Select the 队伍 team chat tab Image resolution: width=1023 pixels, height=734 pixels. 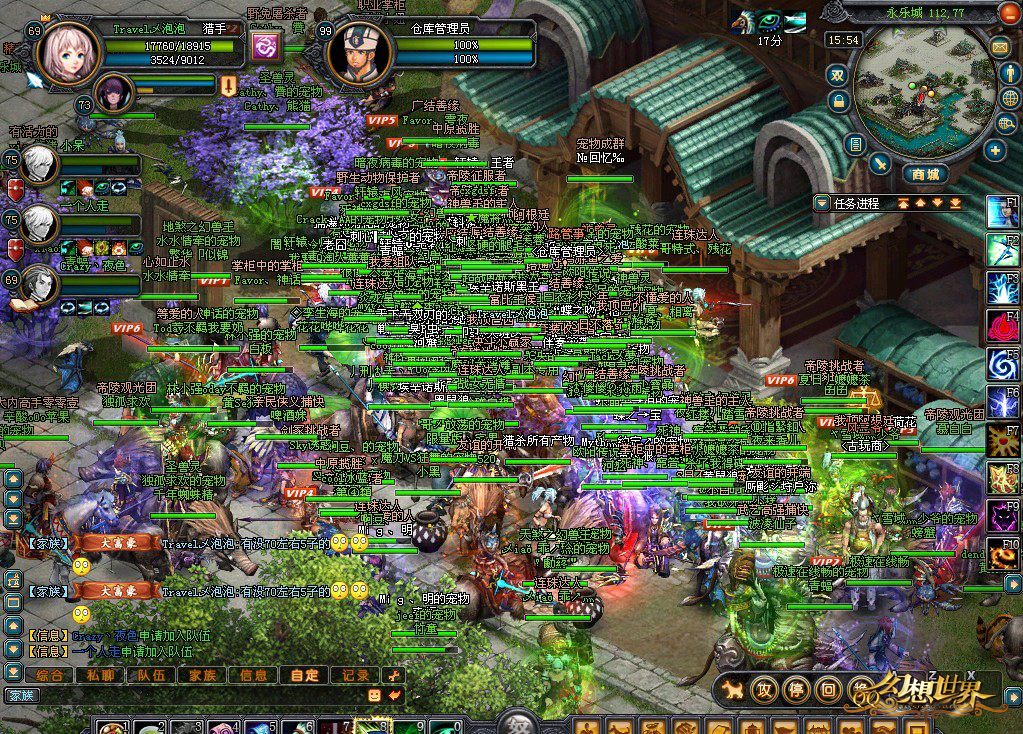(x=151, y=675)
